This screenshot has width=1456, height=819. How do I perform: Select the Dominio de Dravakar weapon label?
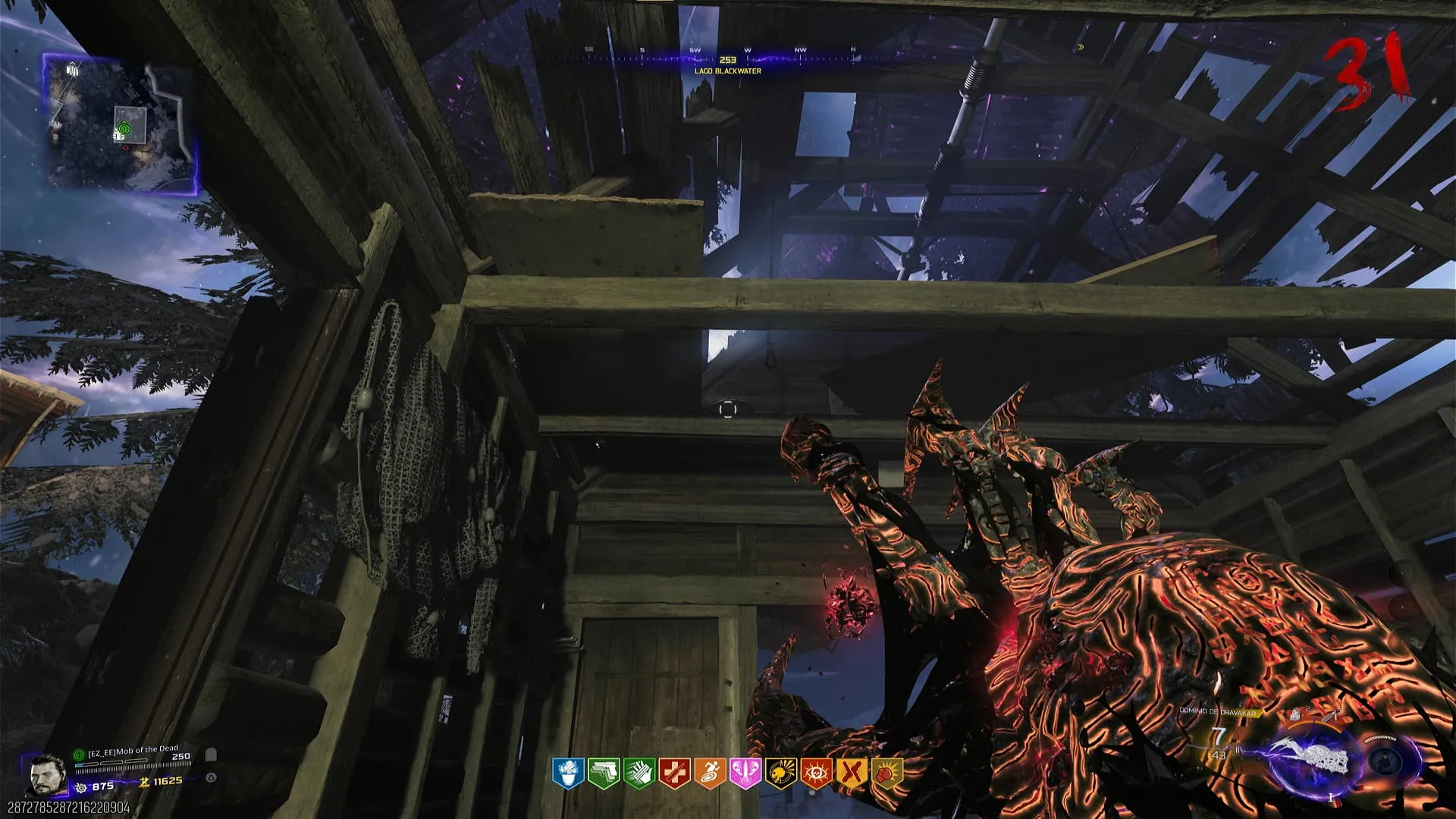[x=1218, y=711]
